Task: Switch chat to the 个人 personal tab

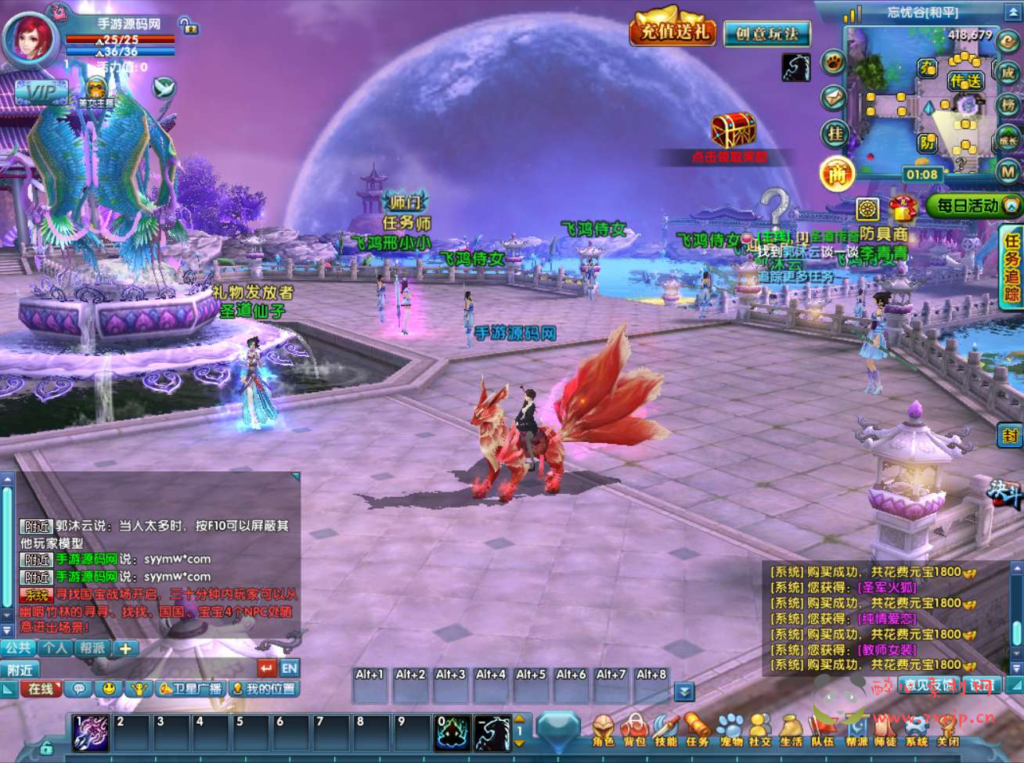Action: coord(55,648)
